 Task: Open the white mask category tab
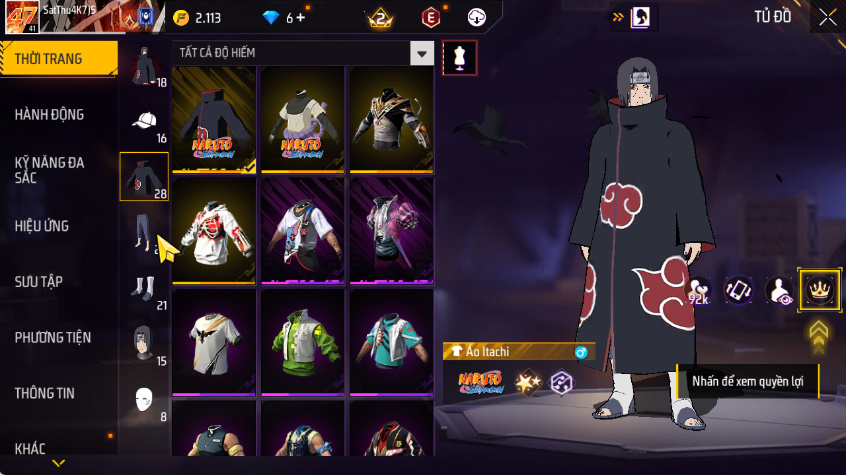(144, 400)
